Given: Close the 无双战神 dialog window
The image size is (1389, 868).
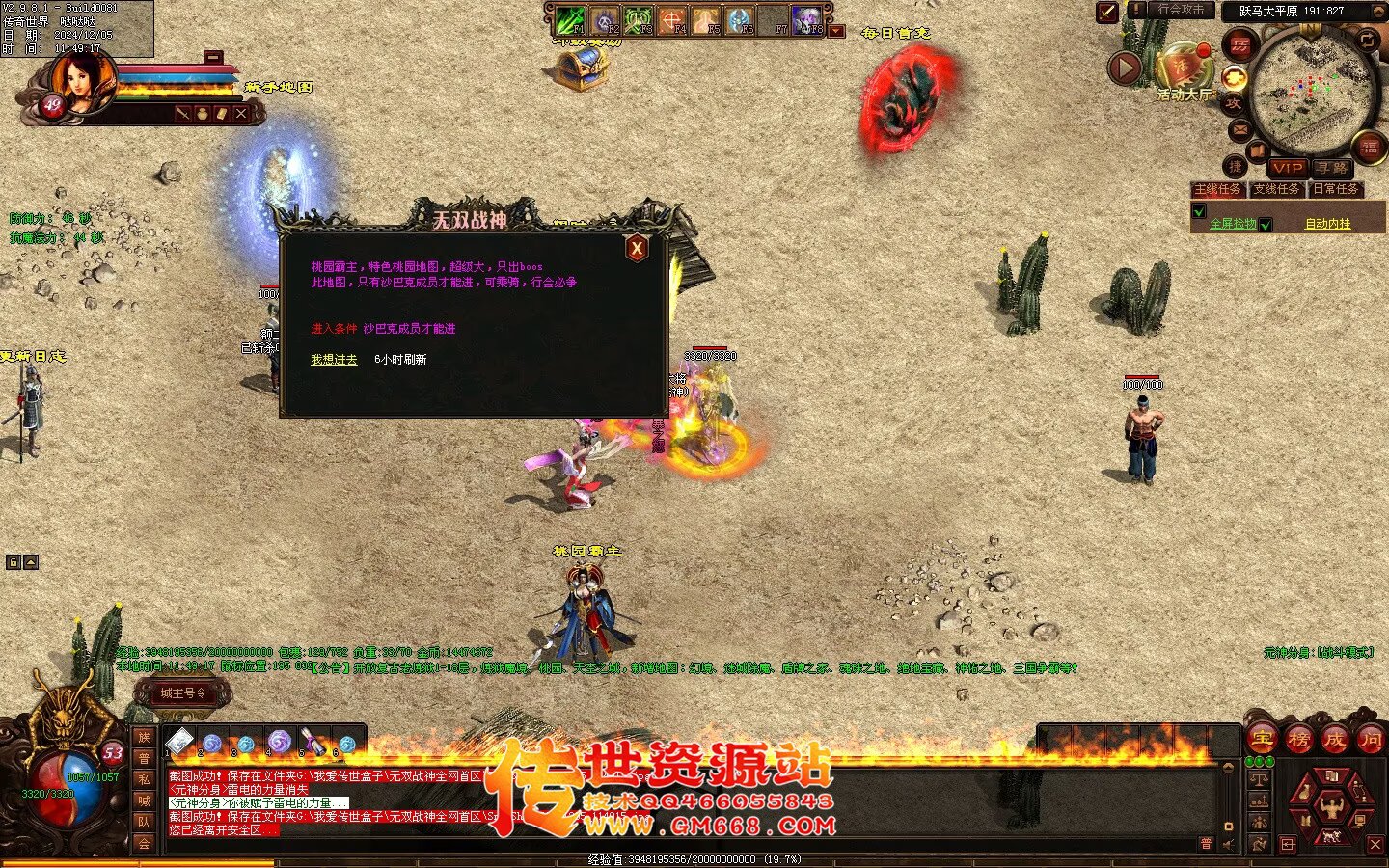Looking at the screenshot, I should pos(637,249).
